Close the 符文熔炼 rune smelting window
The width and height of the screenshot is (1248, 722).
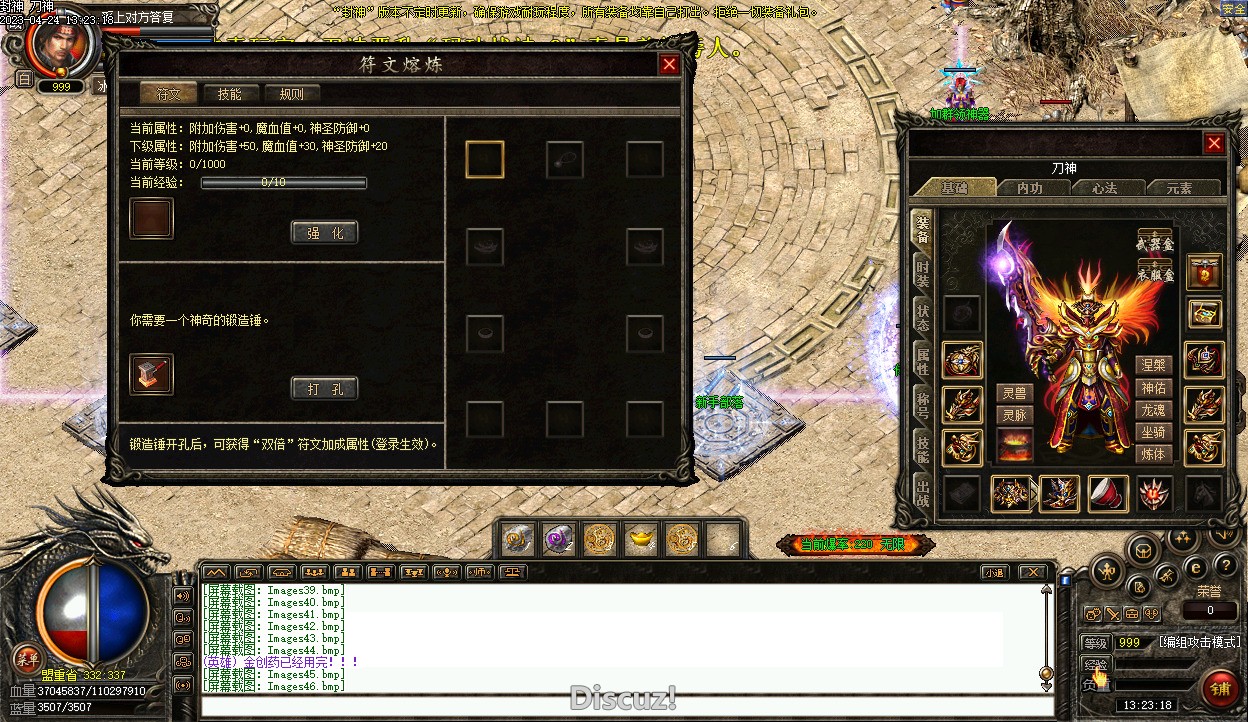(x=669, y=65)
